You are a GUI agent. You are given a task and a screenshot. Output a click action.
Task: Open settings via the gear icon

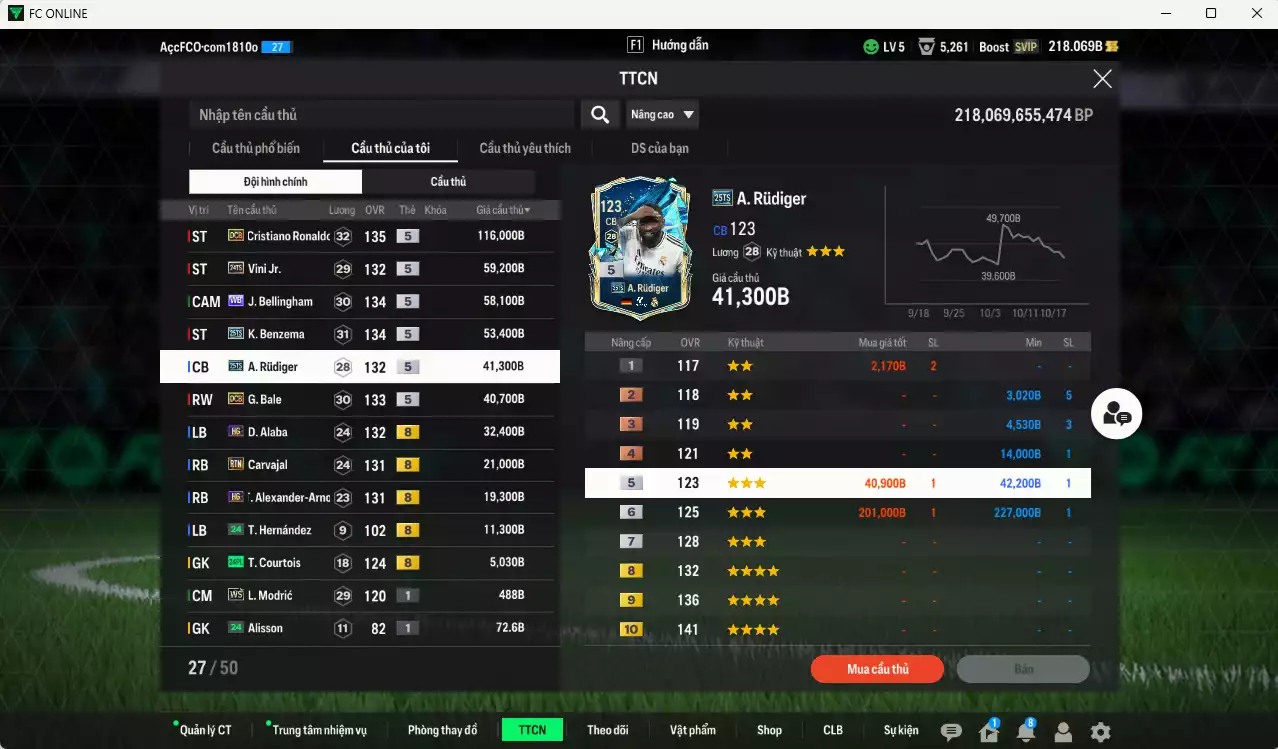pos(1100,732)
